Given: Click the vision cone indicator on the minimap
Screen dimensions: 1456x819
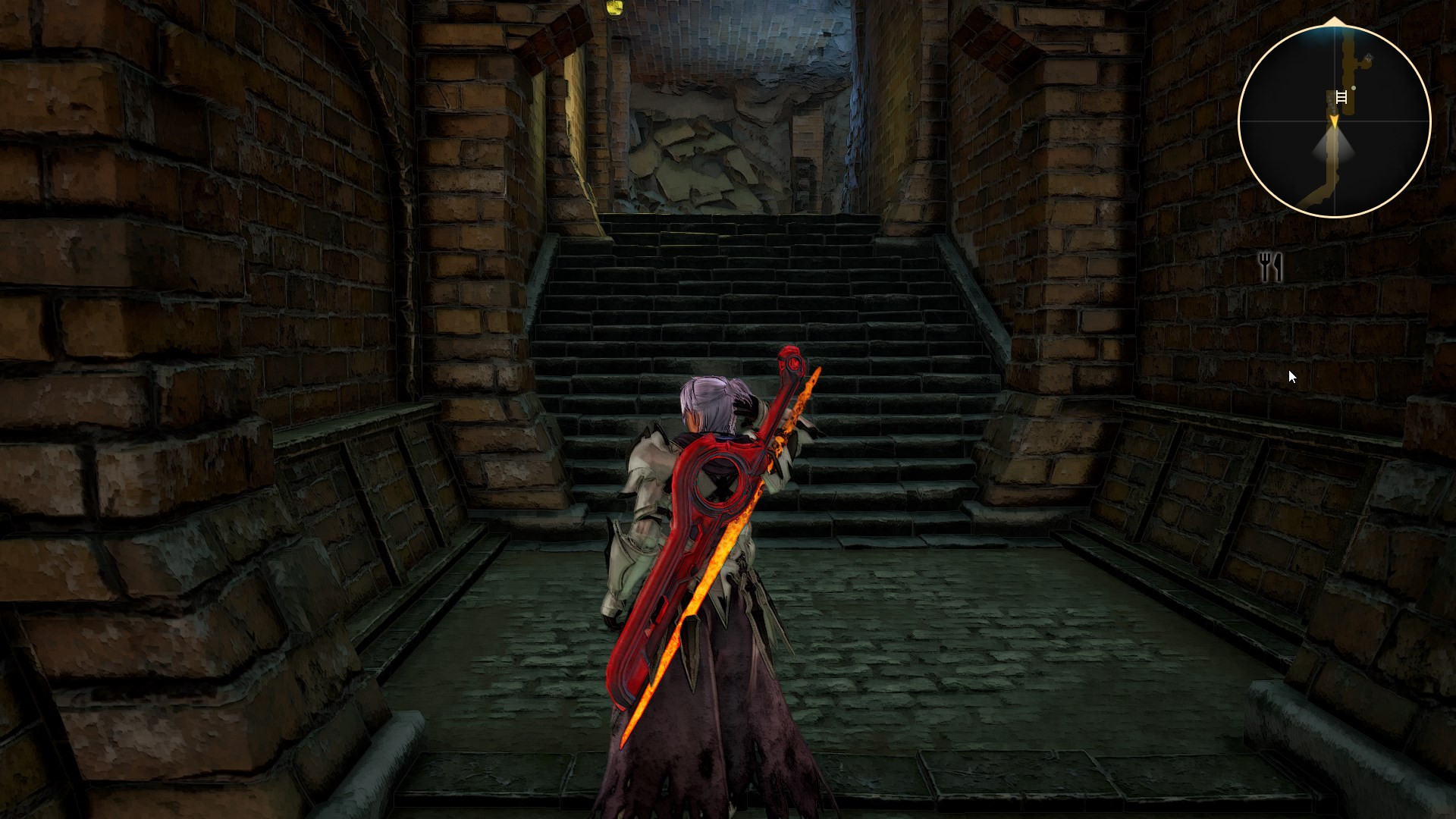Looking at the screenshot, I should [x=1335, y=144].
